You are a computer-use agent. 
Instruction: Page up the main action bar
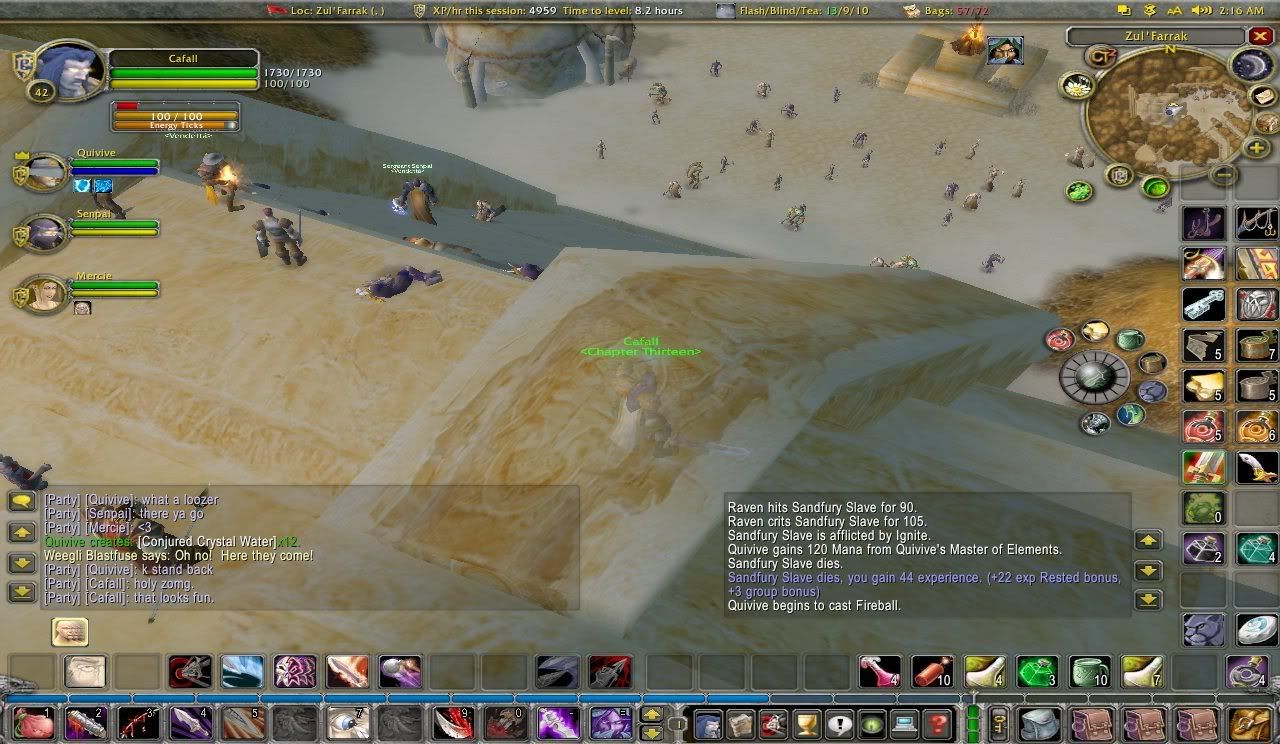(651, 714)
